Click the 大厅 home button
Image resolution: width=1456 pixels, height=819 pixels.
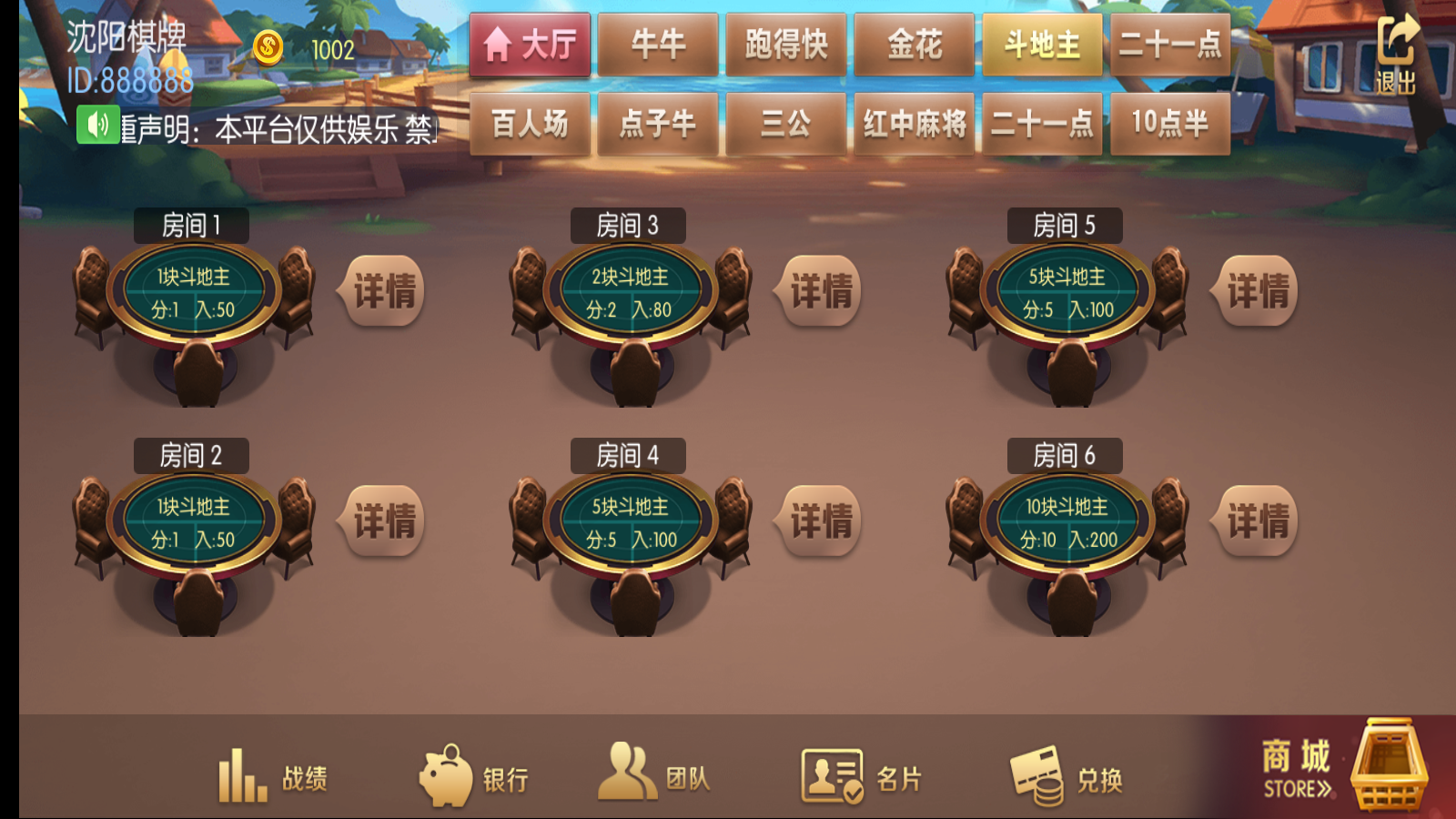(x=530, y=44)
